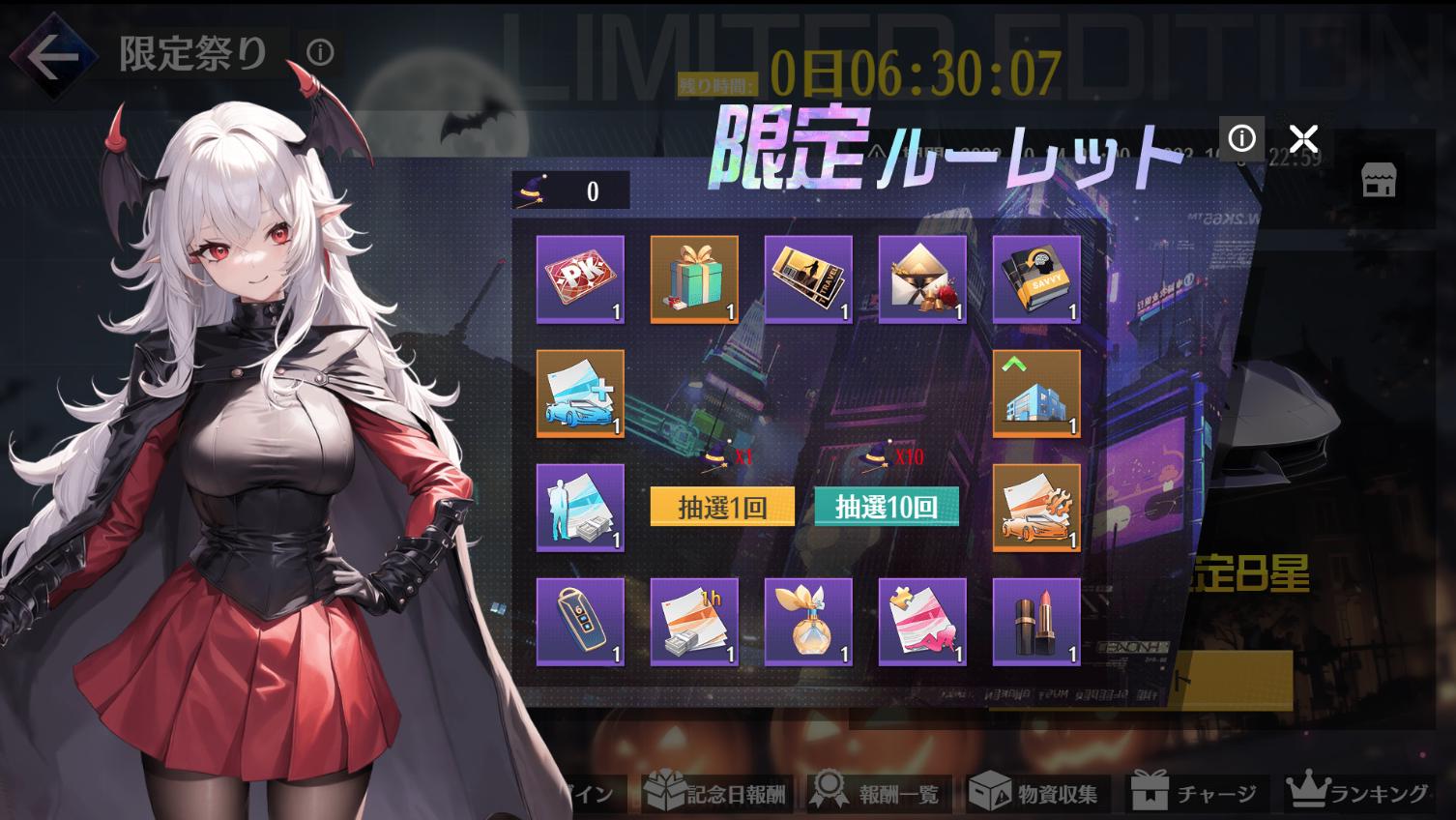Screen dimensions: 1456x820
Task: Check the witch hat currency counter
Action: [x=570, y=190]
